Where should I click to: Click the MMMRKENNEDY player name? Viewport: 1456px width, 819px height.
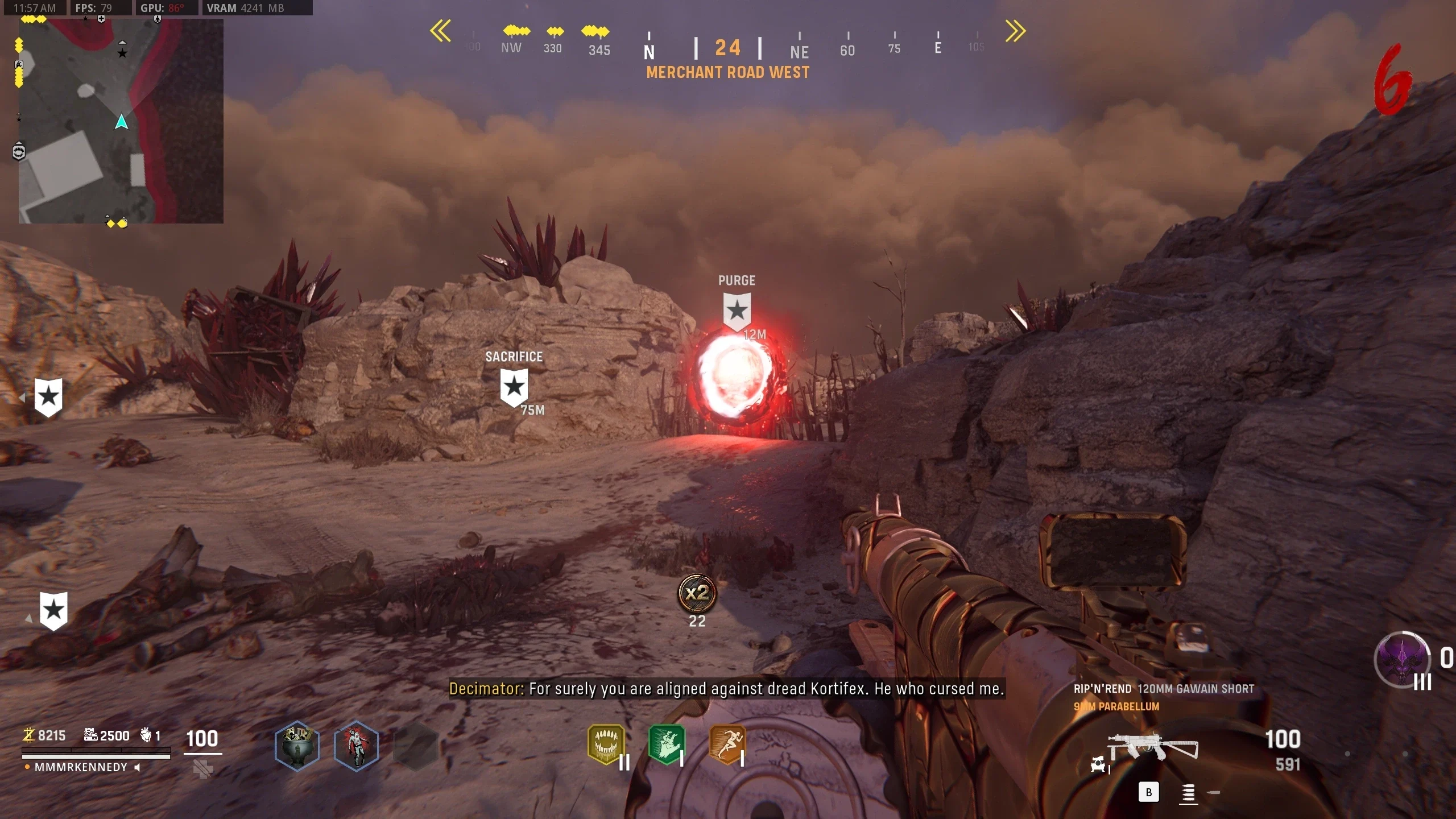(81, 767)
